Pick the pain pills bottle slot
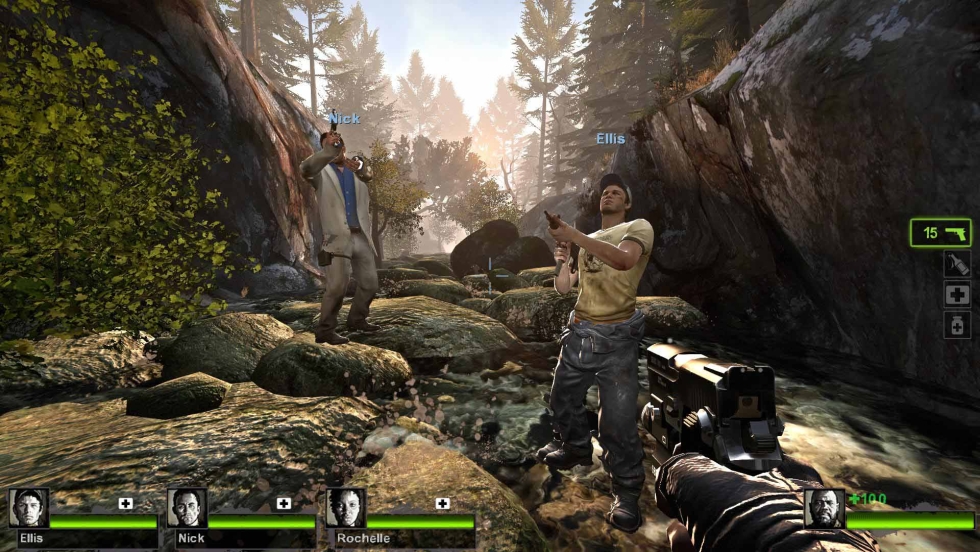 [x=957, y=325]
